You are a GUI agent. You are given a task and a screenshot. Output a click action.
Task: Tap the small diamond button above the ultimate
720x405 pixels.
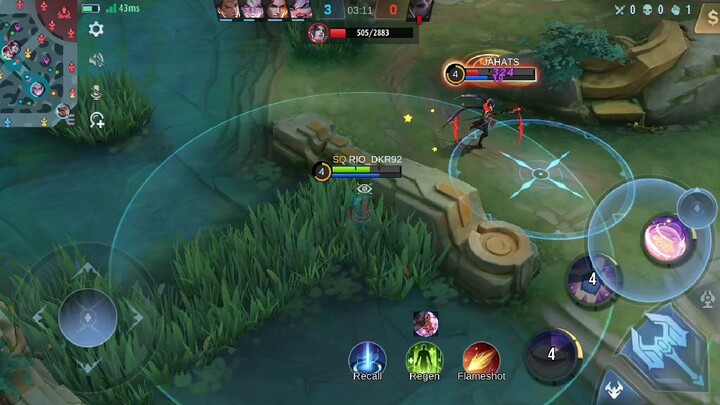pyautogui.click(x=696, y=207)
